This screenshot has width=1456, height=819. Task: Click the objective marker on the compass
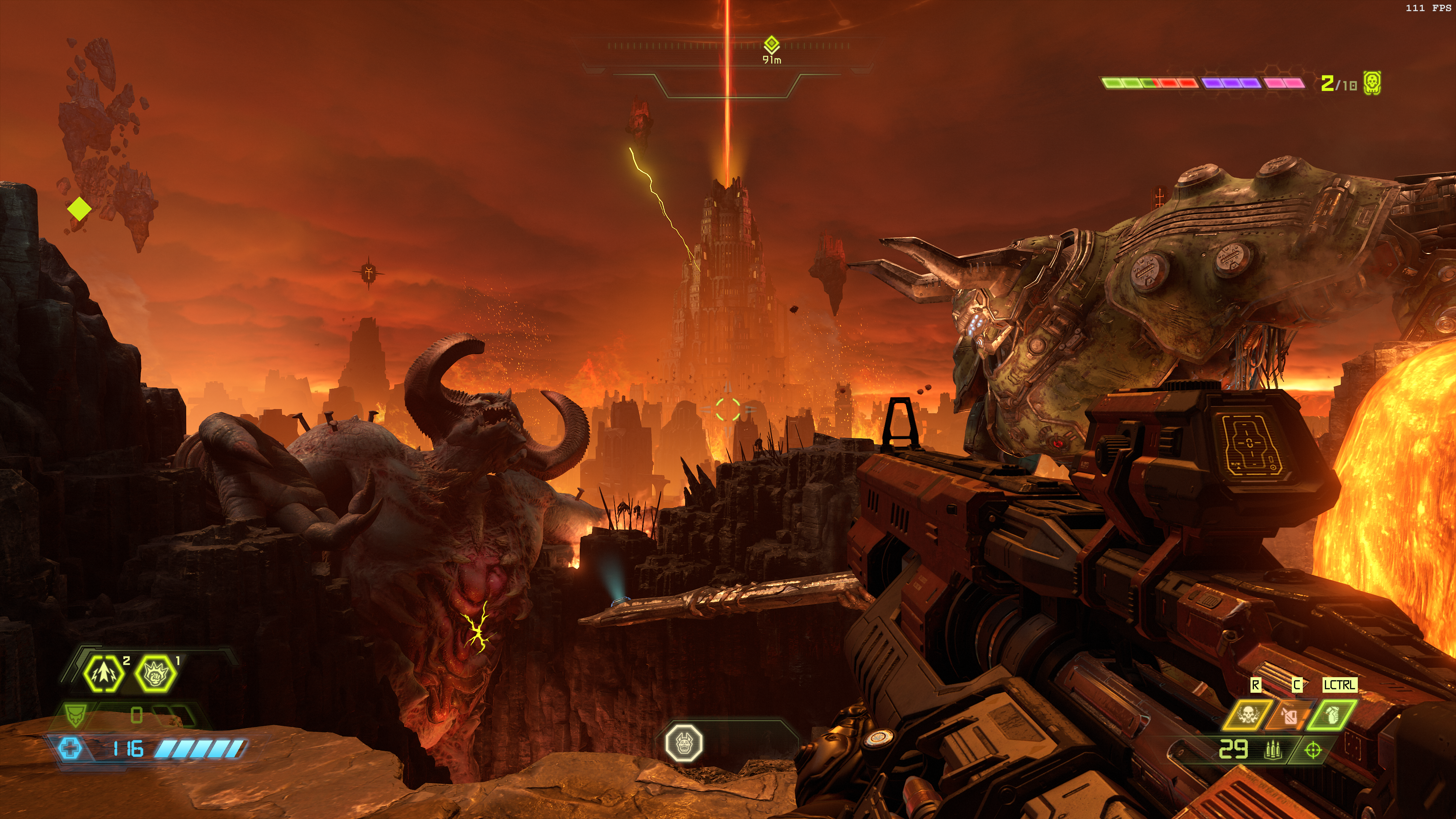[772, 45]
